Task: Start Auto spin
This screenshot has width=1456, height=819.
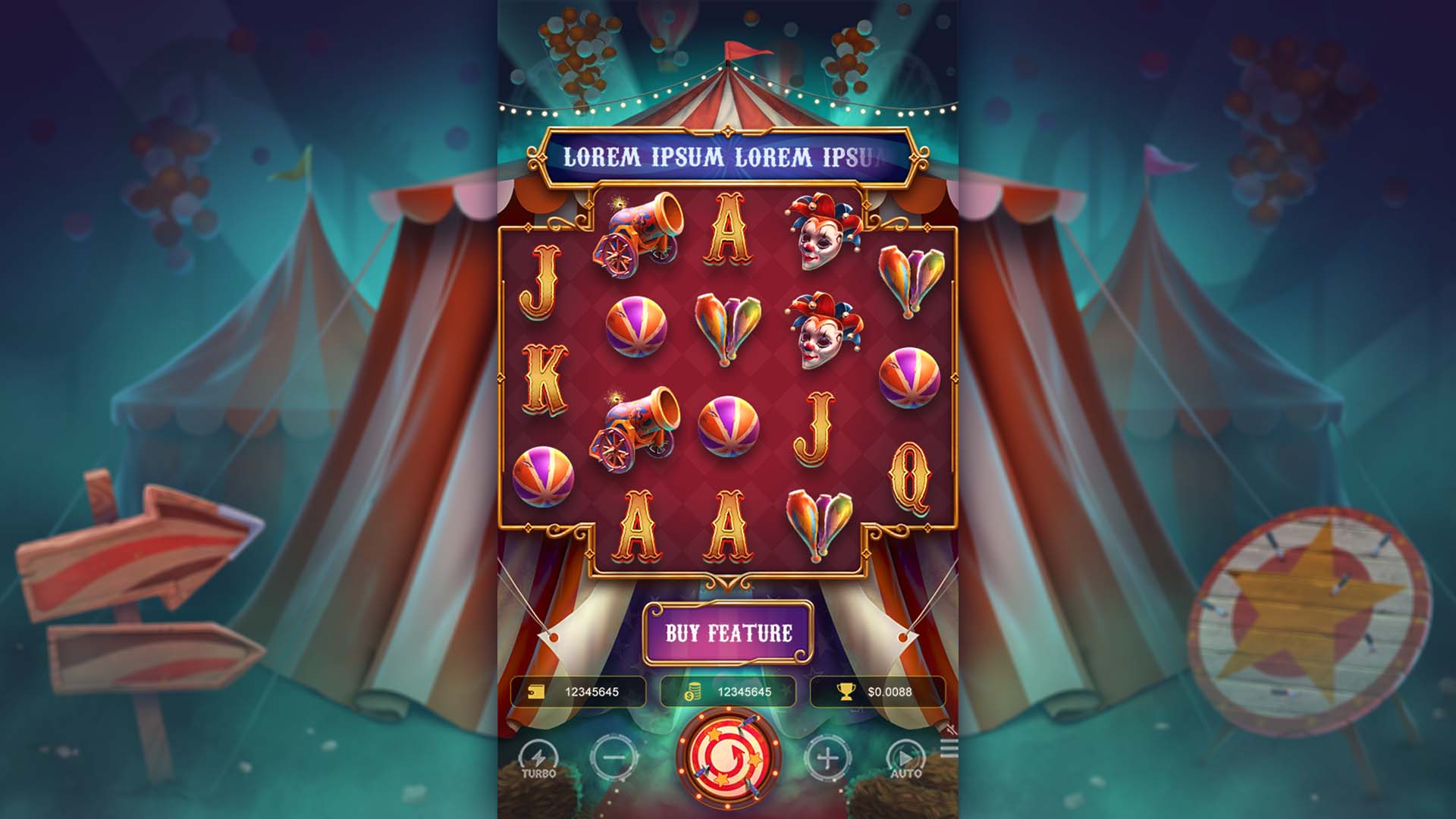Action: tap(905, 758)
